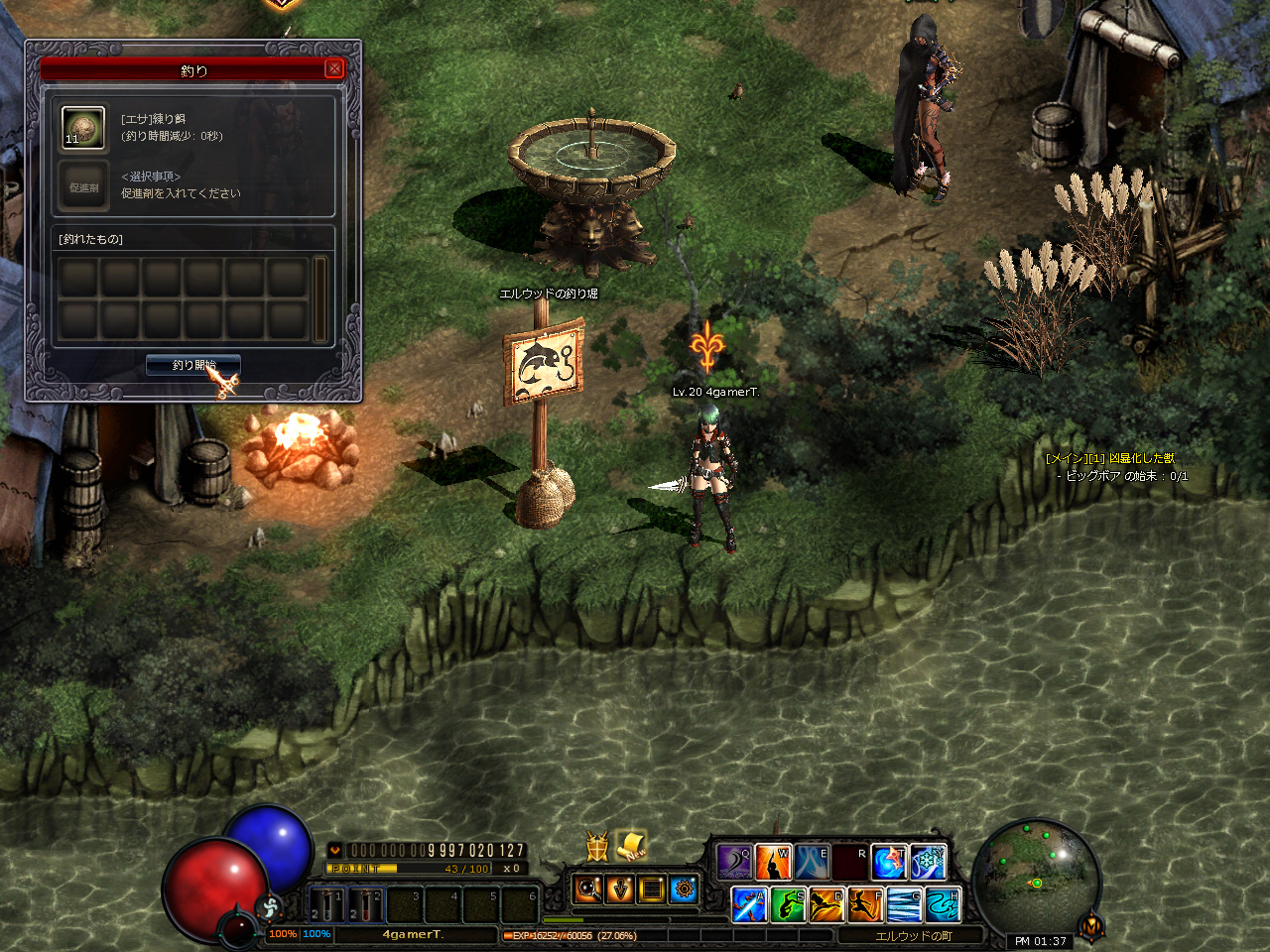This screenshot has height=952, width=1270.
Task: Open the golden shield and swords icon
Action: pyautogui.click(x=596, y=846)
